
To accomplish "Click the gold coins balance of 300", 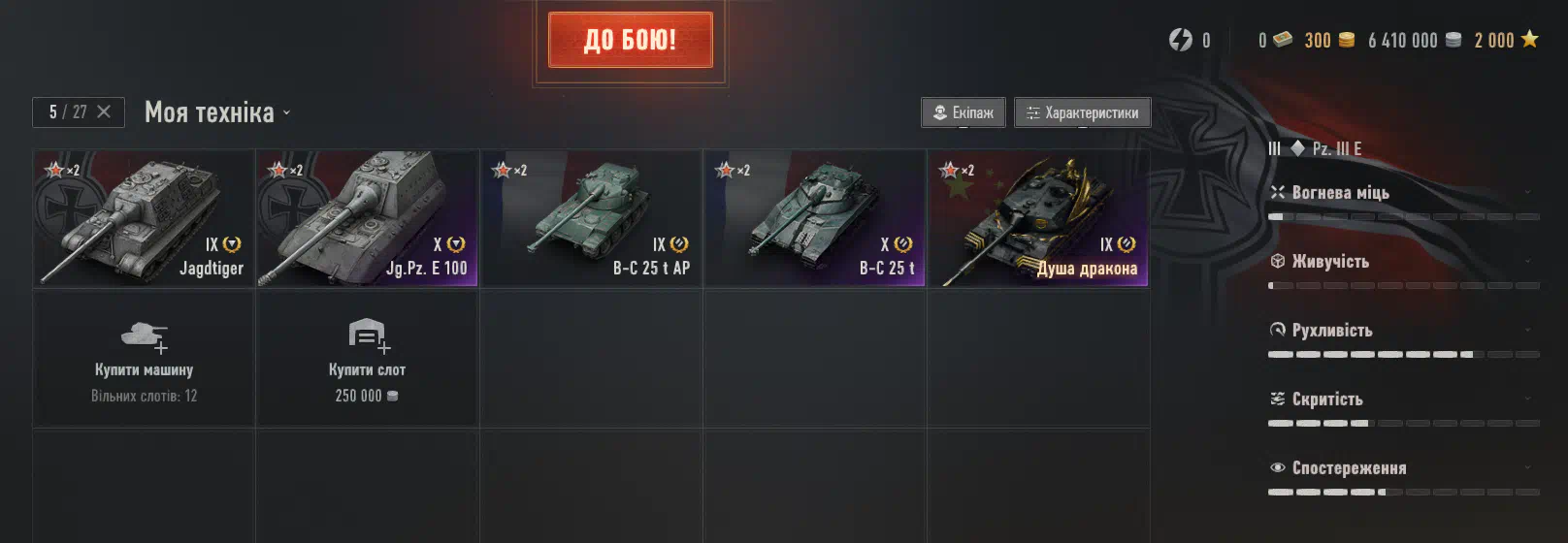I will point(1328,40).
